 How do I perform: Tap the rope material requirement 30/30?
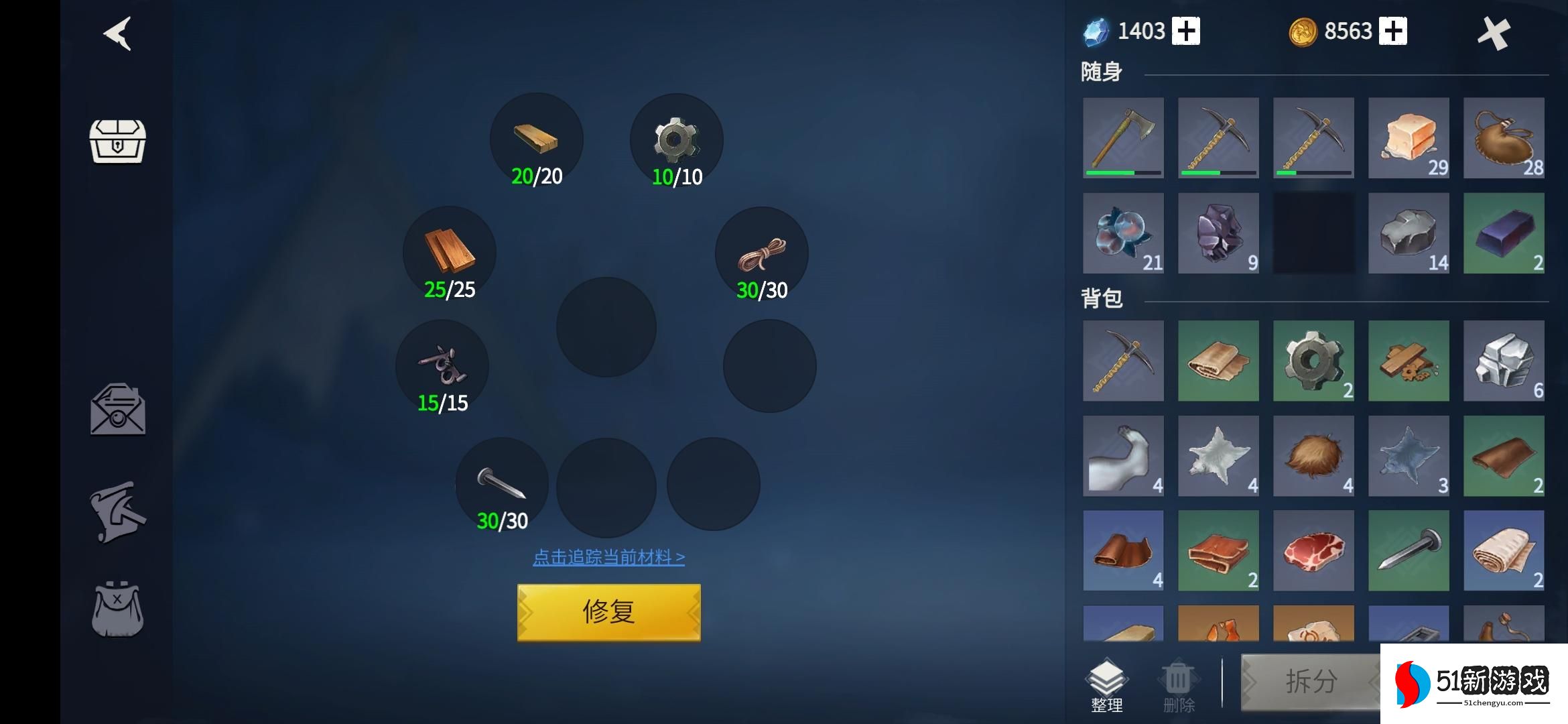pyautogui.click(x=762, y=255)
